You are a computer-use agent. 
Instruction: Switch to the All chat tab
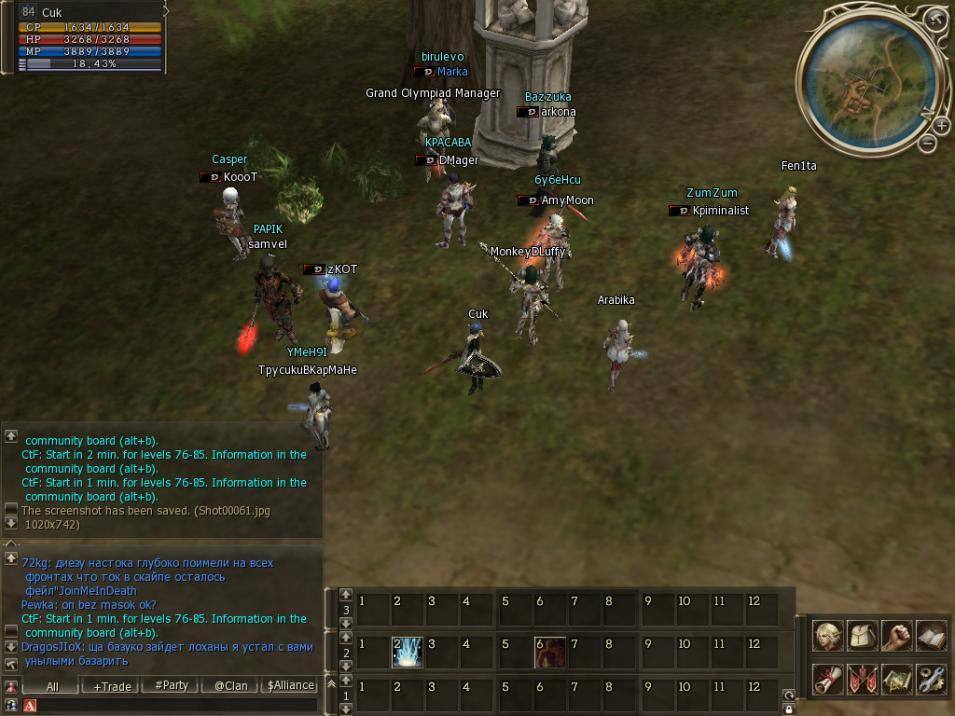pyautogui.click(x=52, y=686)
